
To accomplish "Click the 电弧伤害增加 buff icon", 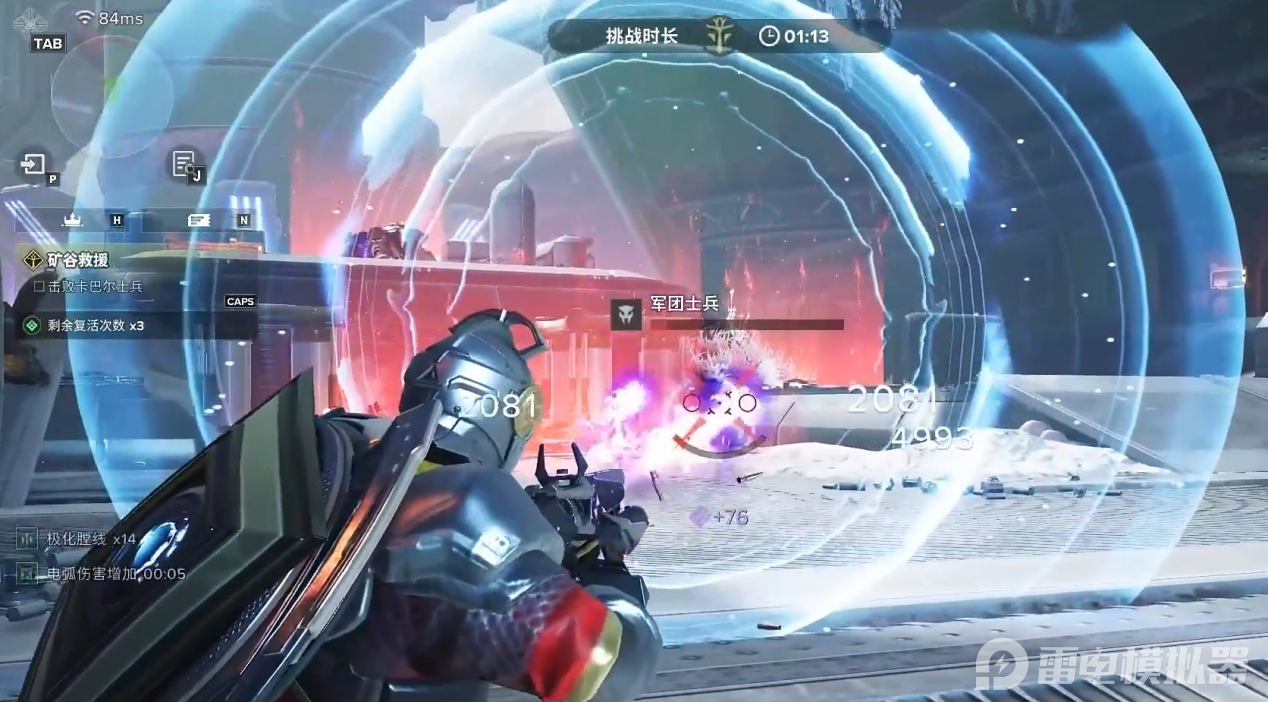I will pos(27,573).
